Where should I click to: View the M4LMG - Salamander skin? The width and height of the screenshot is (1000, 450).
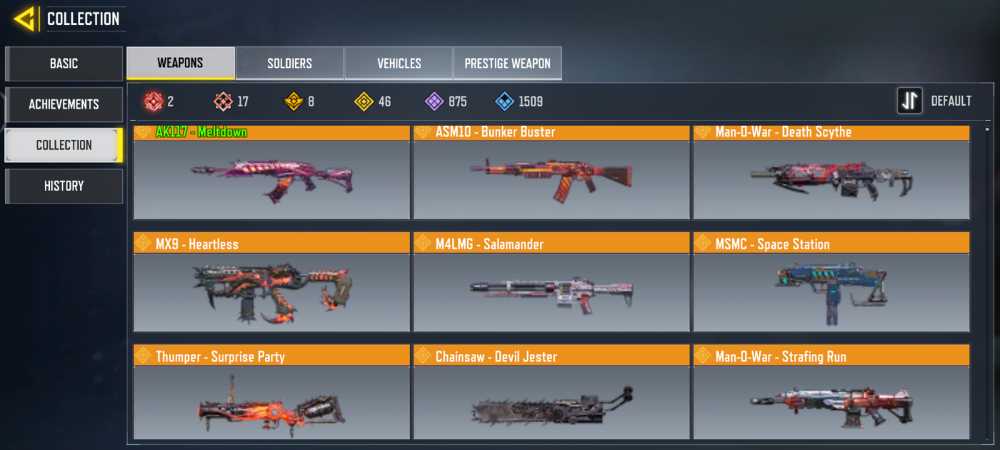point(551,283)
